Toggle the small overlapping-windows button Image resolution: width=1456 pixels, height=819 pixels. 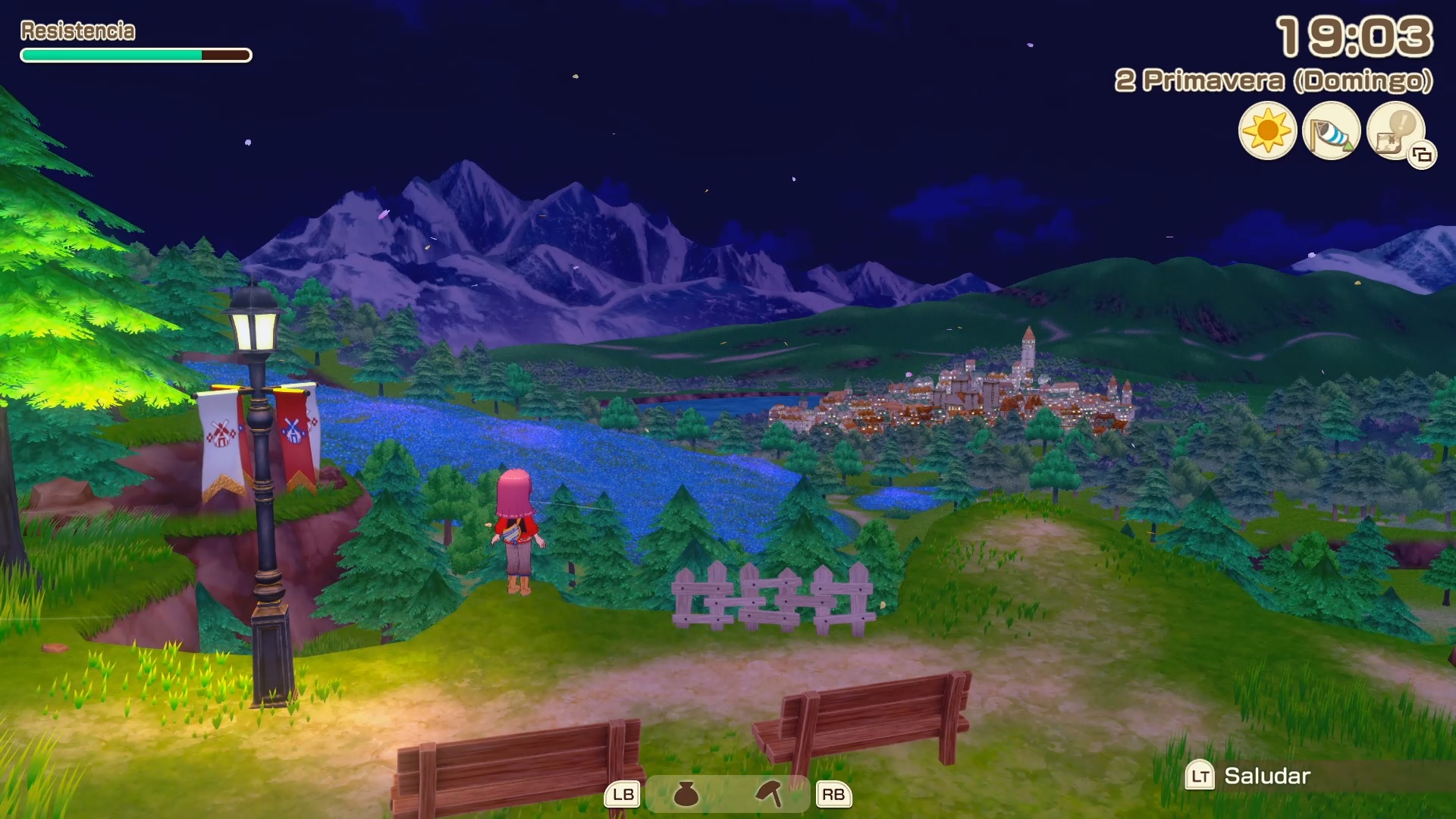coord(1423,155)
